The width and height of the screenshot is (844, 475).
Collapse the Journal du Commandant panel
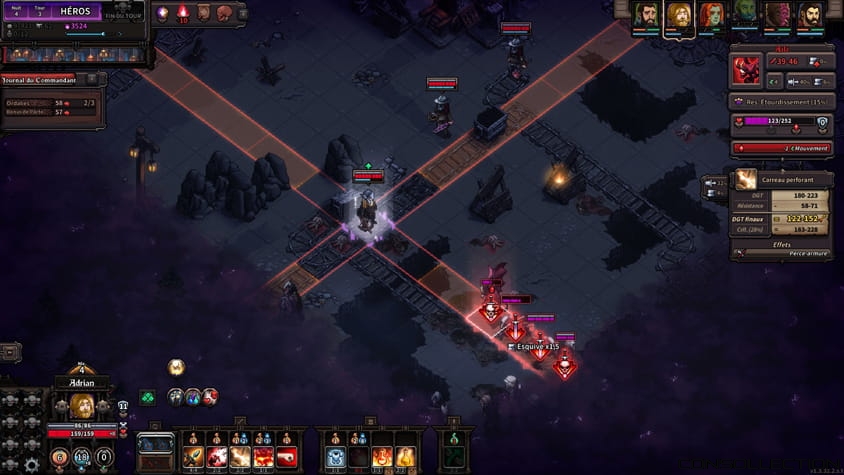91,79
